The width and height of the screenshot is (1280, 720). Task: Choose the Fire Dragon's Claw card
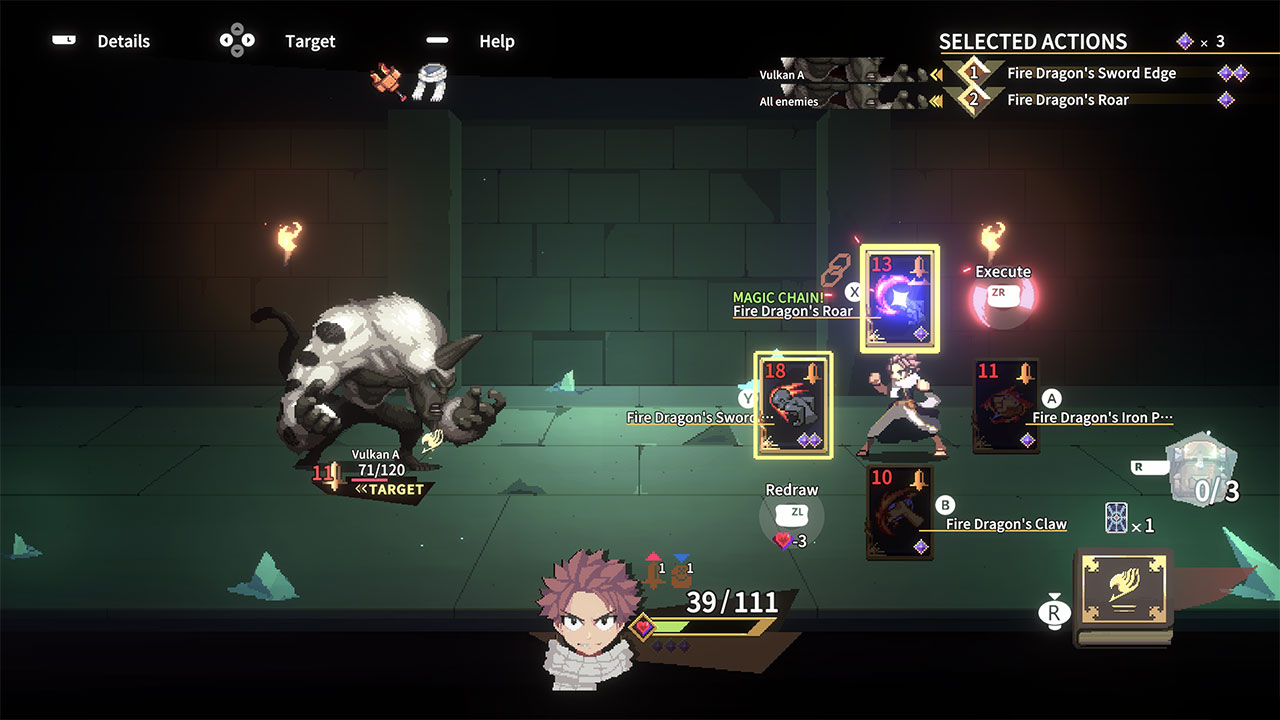[900, 510]
